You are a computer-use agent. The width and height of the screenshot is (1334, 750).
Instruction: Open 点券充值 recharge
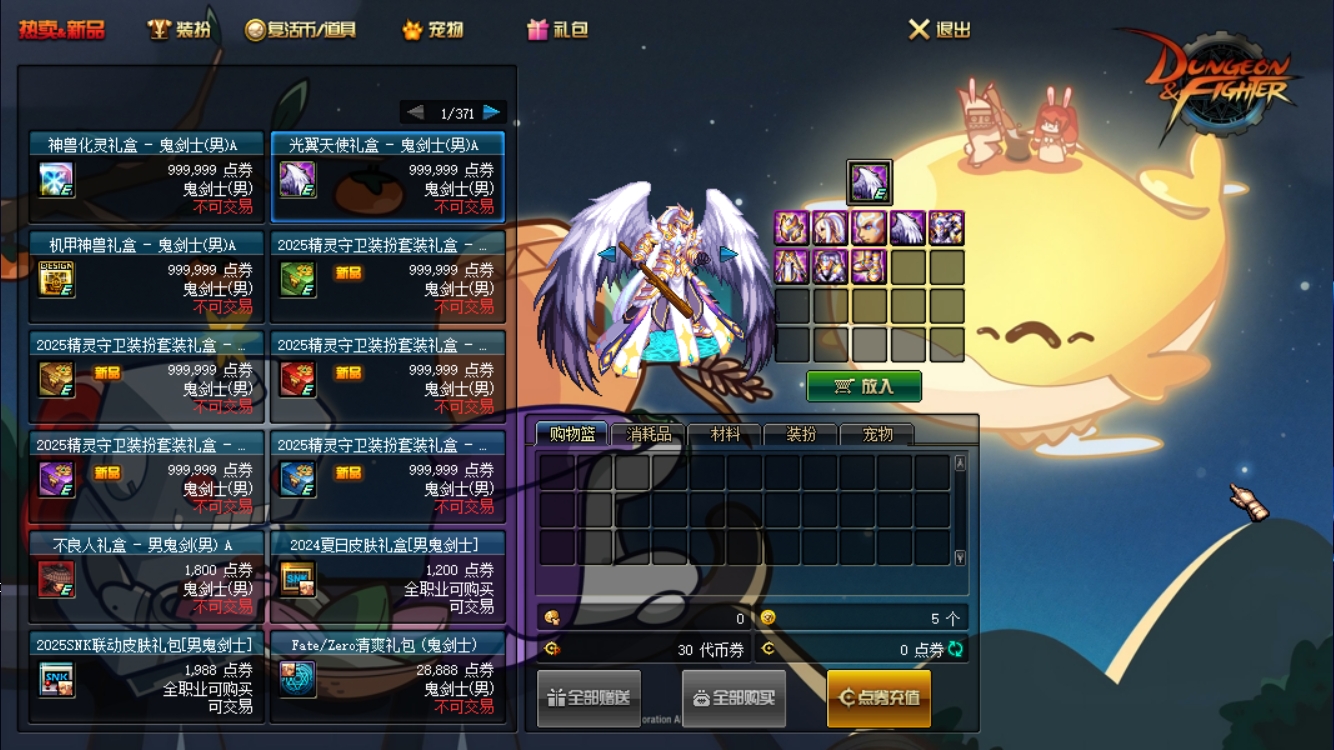[x=879, y=698]
